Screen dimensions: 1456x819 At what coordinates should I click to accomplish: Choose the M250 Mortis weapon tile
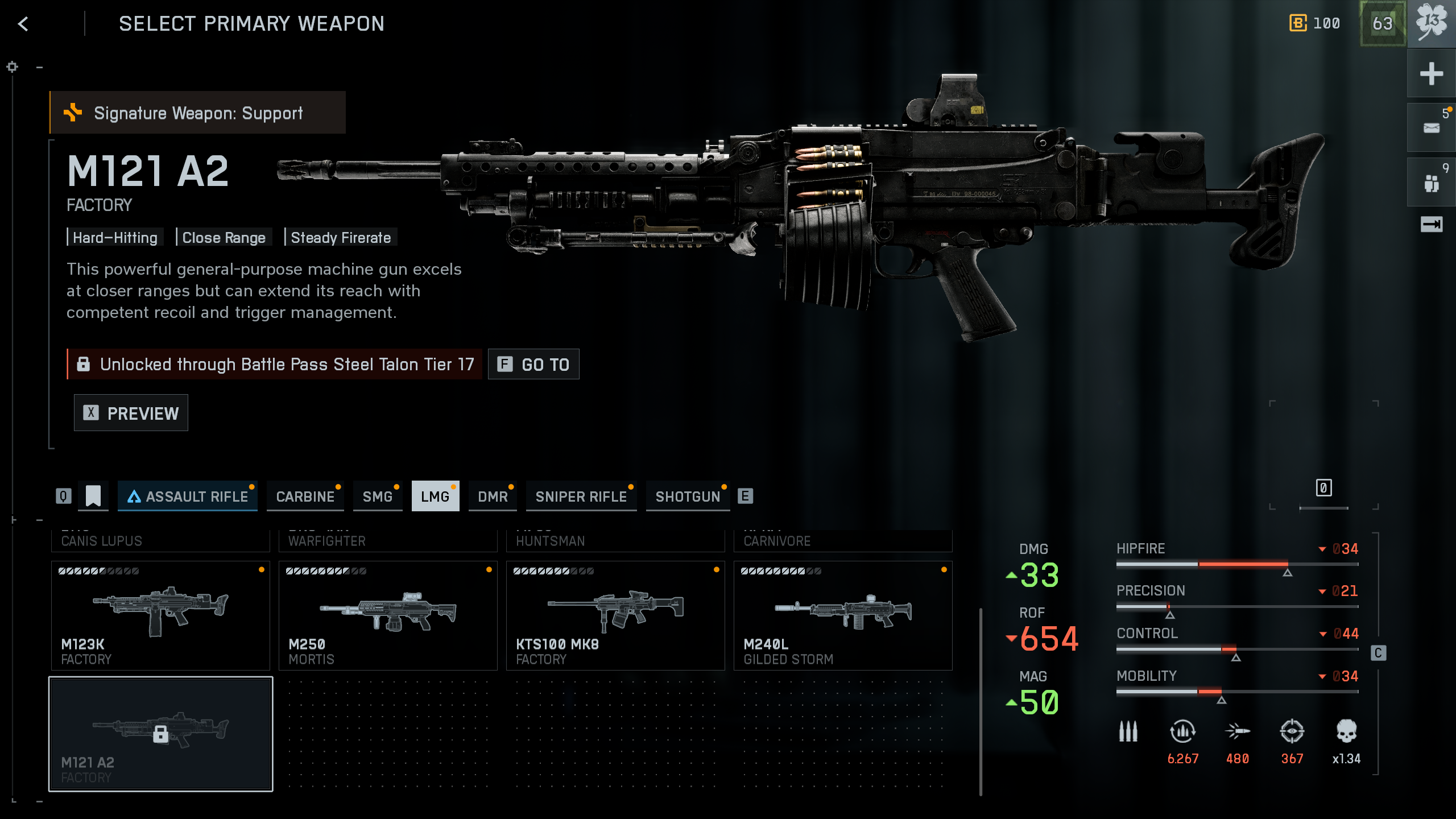tap(388, 615)
